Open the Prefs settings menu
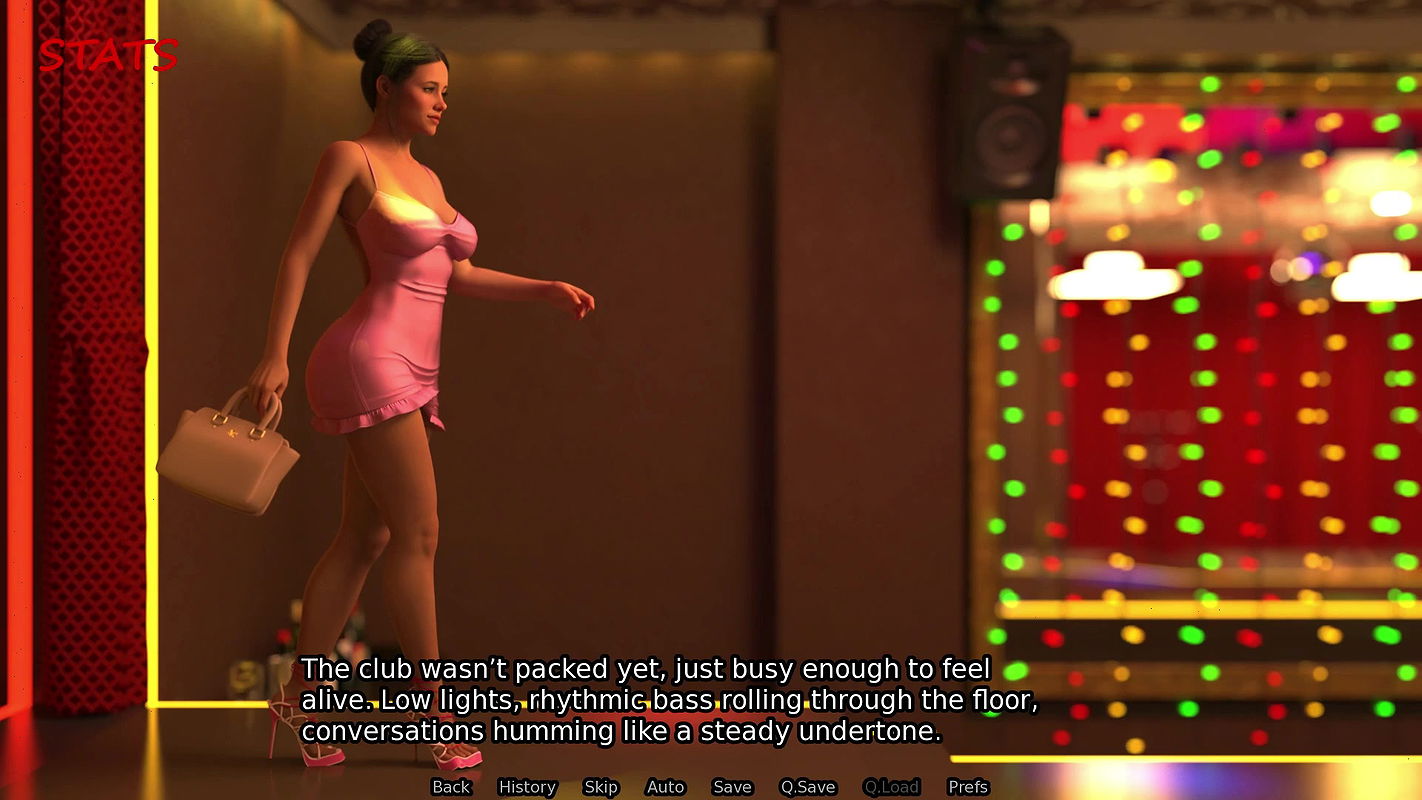The height and width of the screenshot is (800, 1422). [968, 787]
